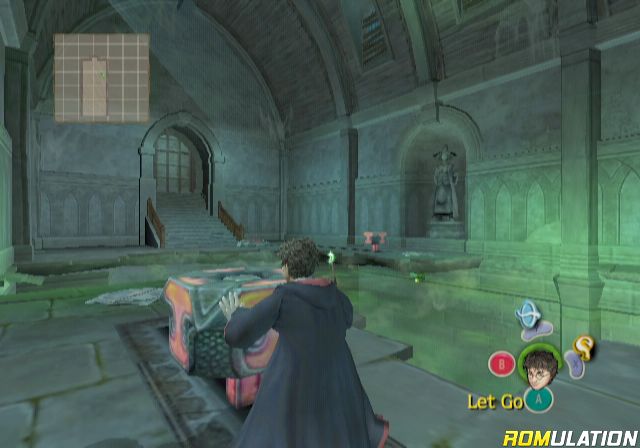Image resolution: width=640 pixels, height=448 pixels.
Task: Activate the blue swirl spell icon
Action: click(526, 317)
